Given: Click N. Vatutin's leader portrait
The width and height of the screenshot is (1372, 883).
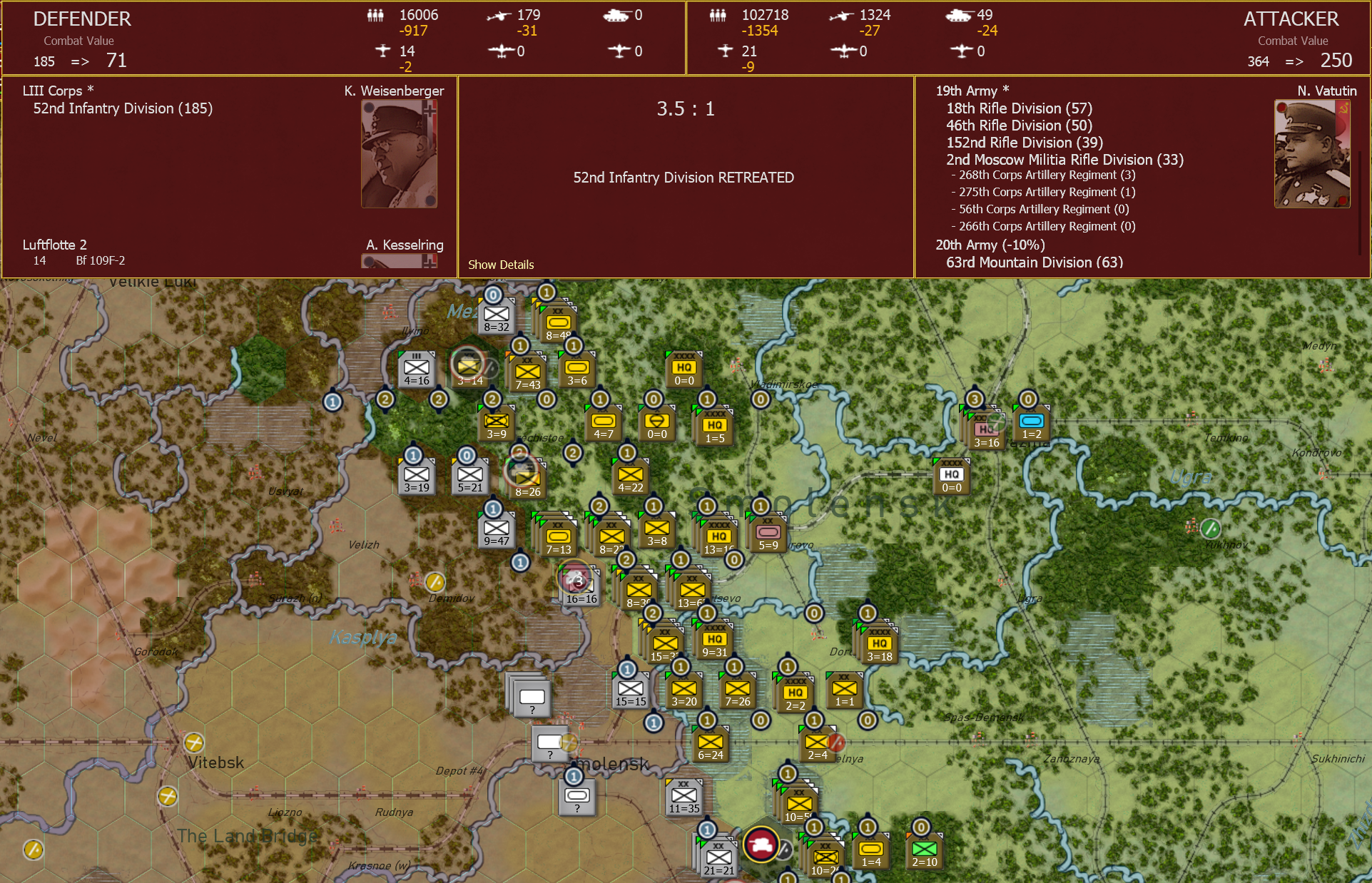Looking at the screenshot, I should point(1312,153).
